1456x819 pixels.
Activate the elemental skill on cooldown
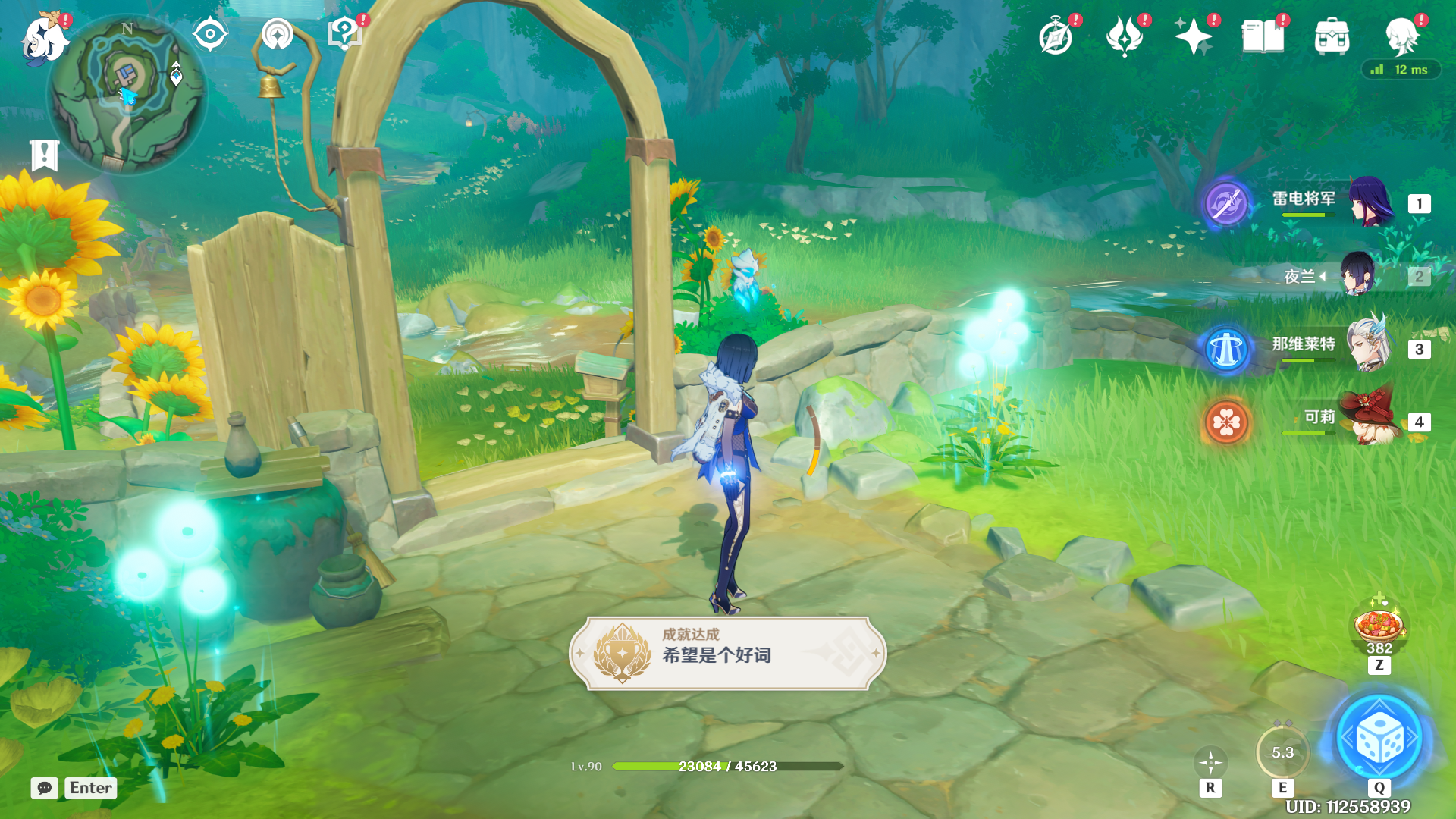tap(1282, 753)
